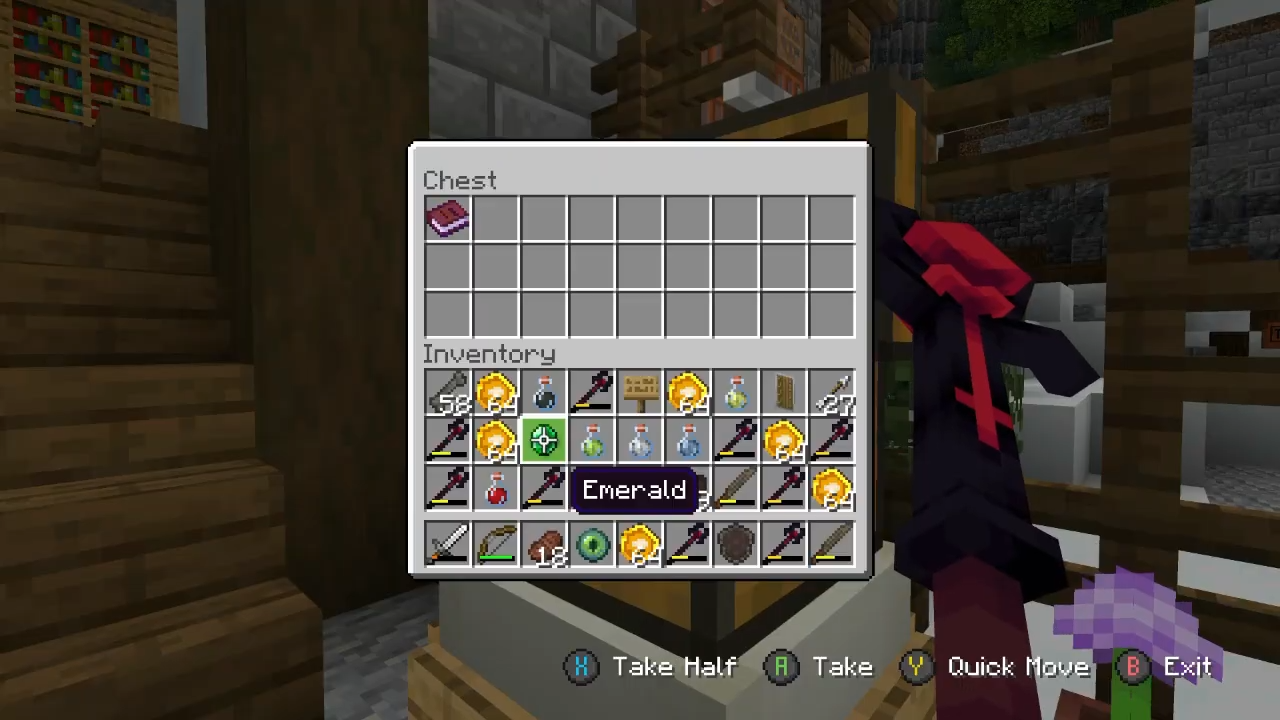Select the wooden sword in the last hotbar slot

831,545
